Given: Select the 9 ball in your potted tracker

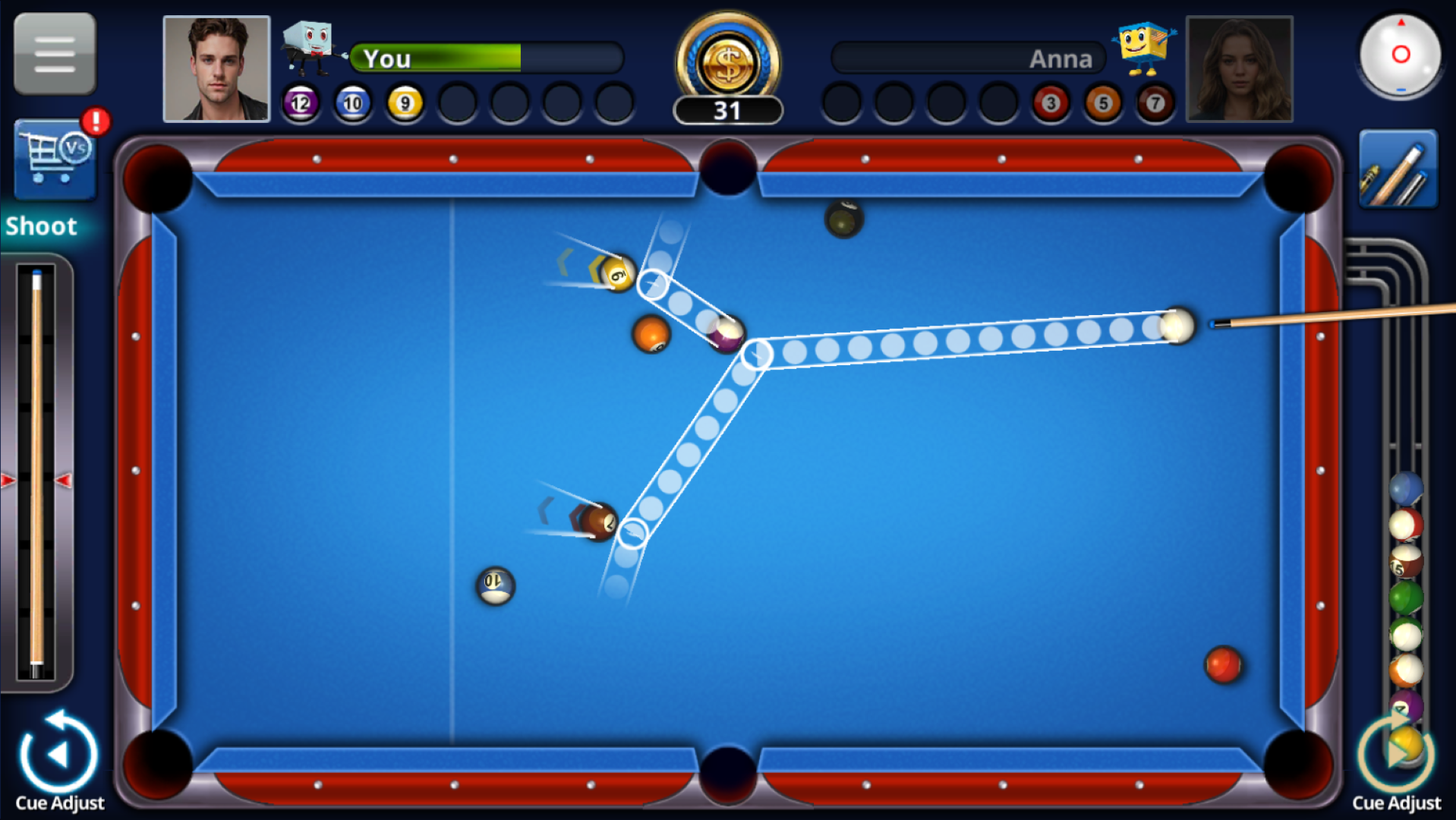Looking at the screenshot, I should pos(405,103).
